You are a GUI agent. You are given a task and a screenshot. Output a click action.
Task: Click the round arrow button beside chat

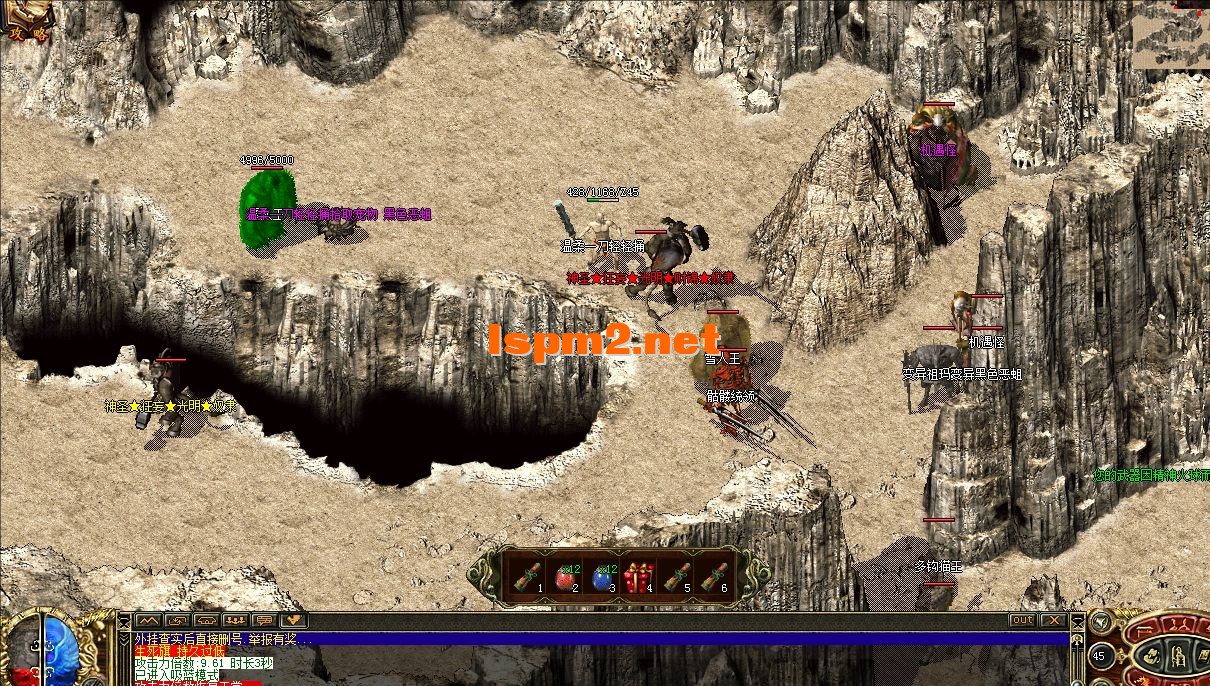pos(1101,621)
